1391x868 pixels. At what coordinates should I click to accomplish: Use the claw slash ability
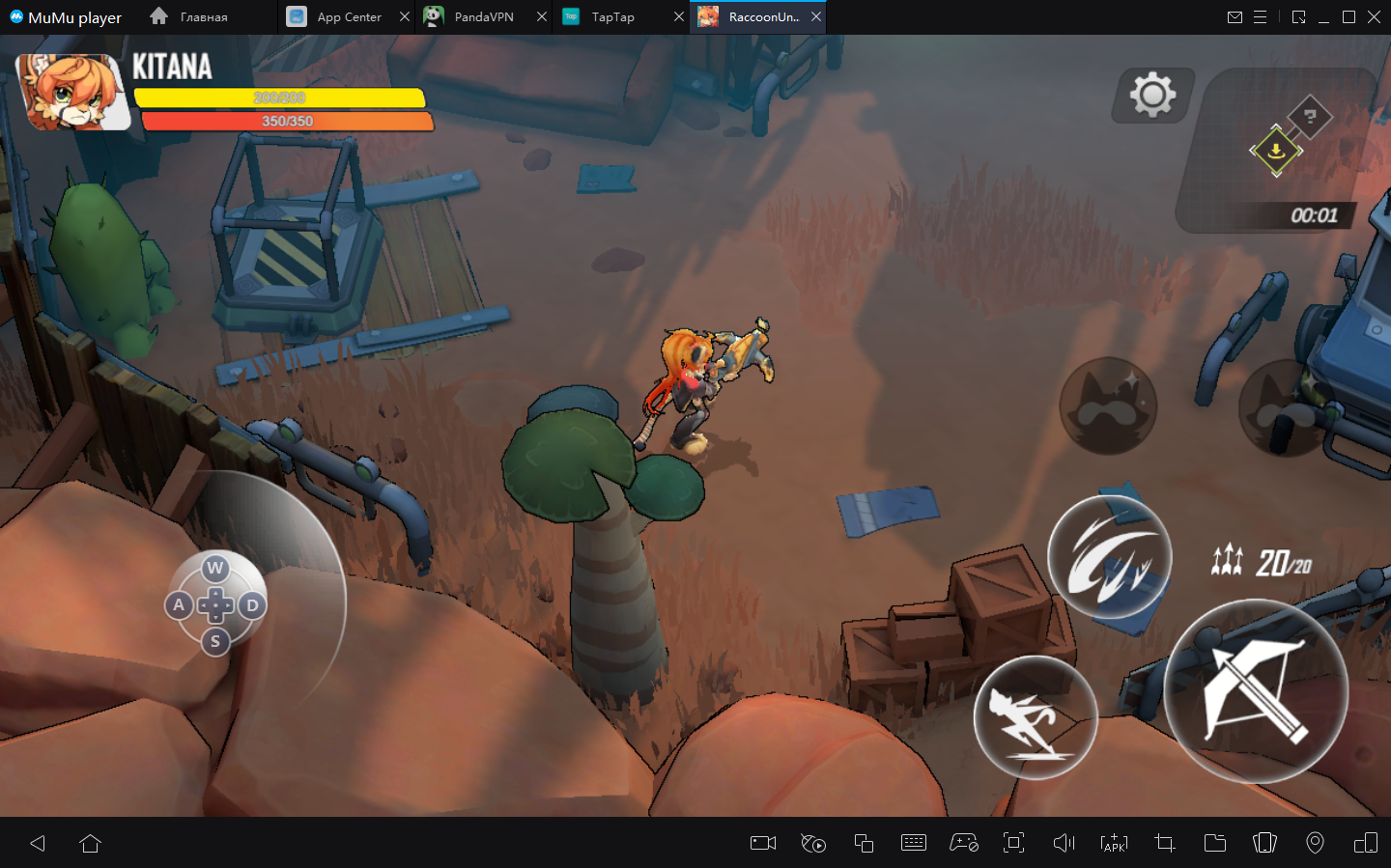click(x=1110, y=557)
